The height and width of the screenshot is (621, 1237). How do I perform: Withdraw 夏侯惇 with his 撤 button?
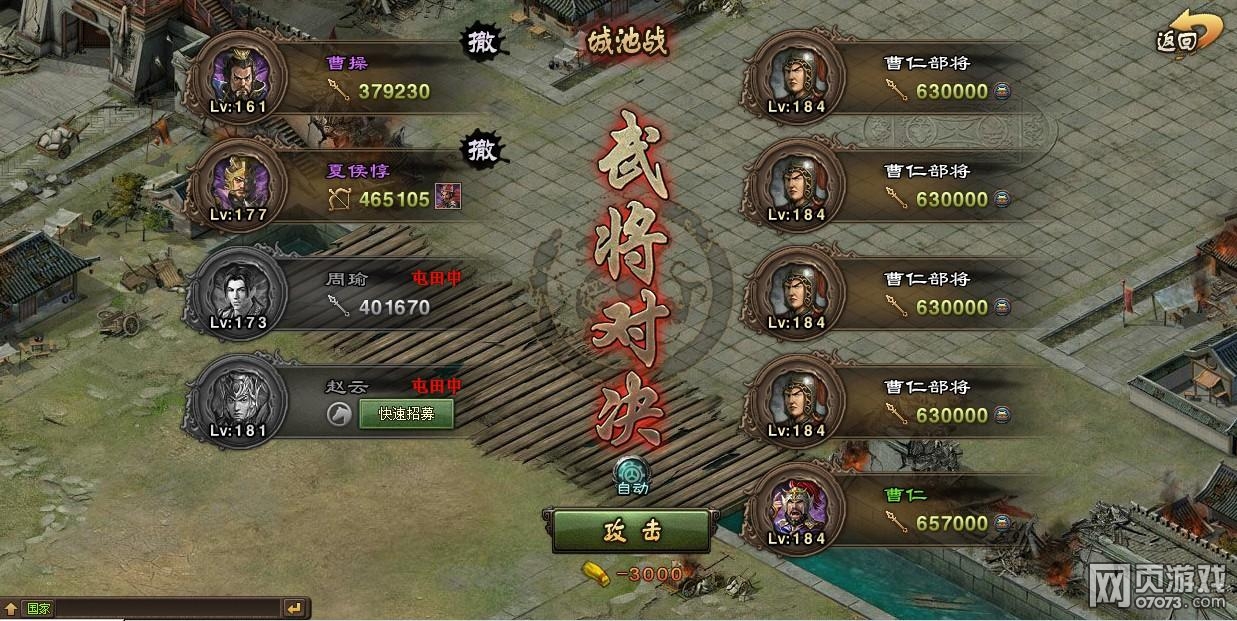(483, 151)
